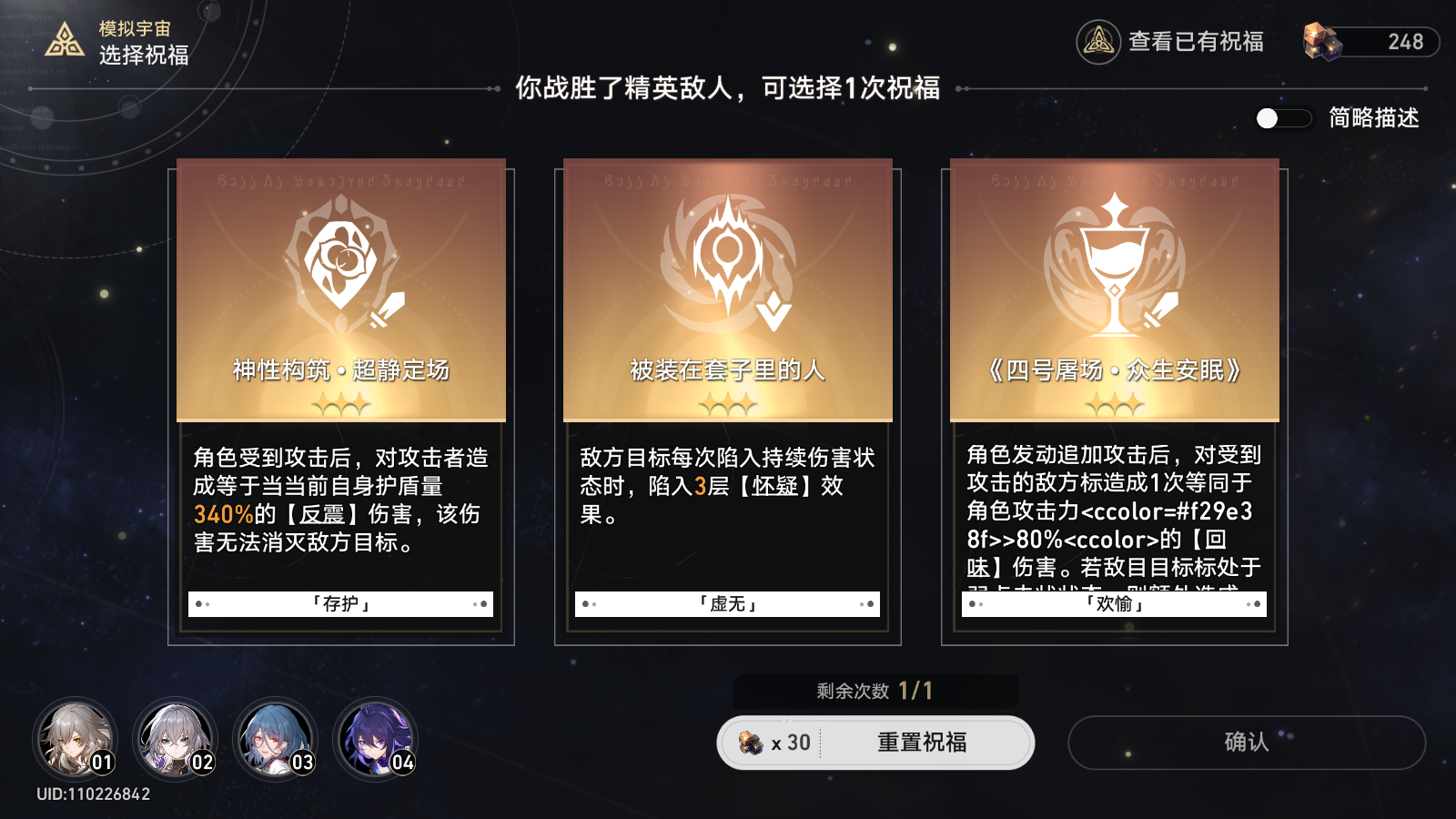The image size is (1456, 819).
Task: Click the currency icon inside the 重置祝福 button
Action: tap(750, 743)
